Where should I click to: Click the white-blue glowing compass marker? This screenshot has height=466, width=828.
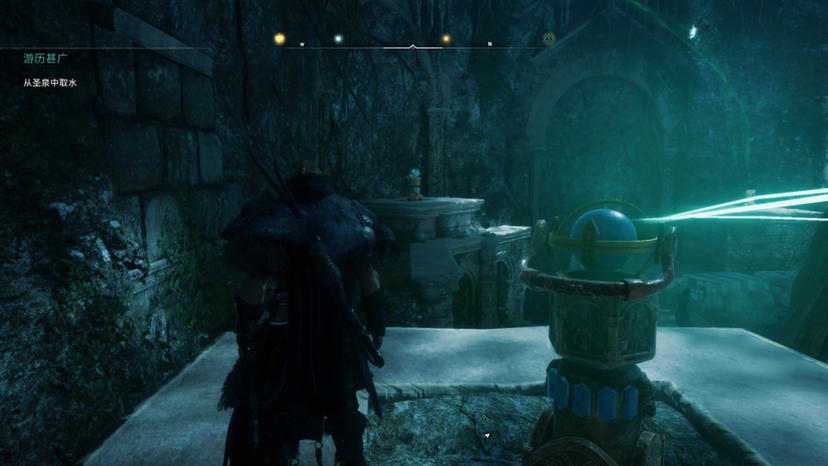[338, 39]
